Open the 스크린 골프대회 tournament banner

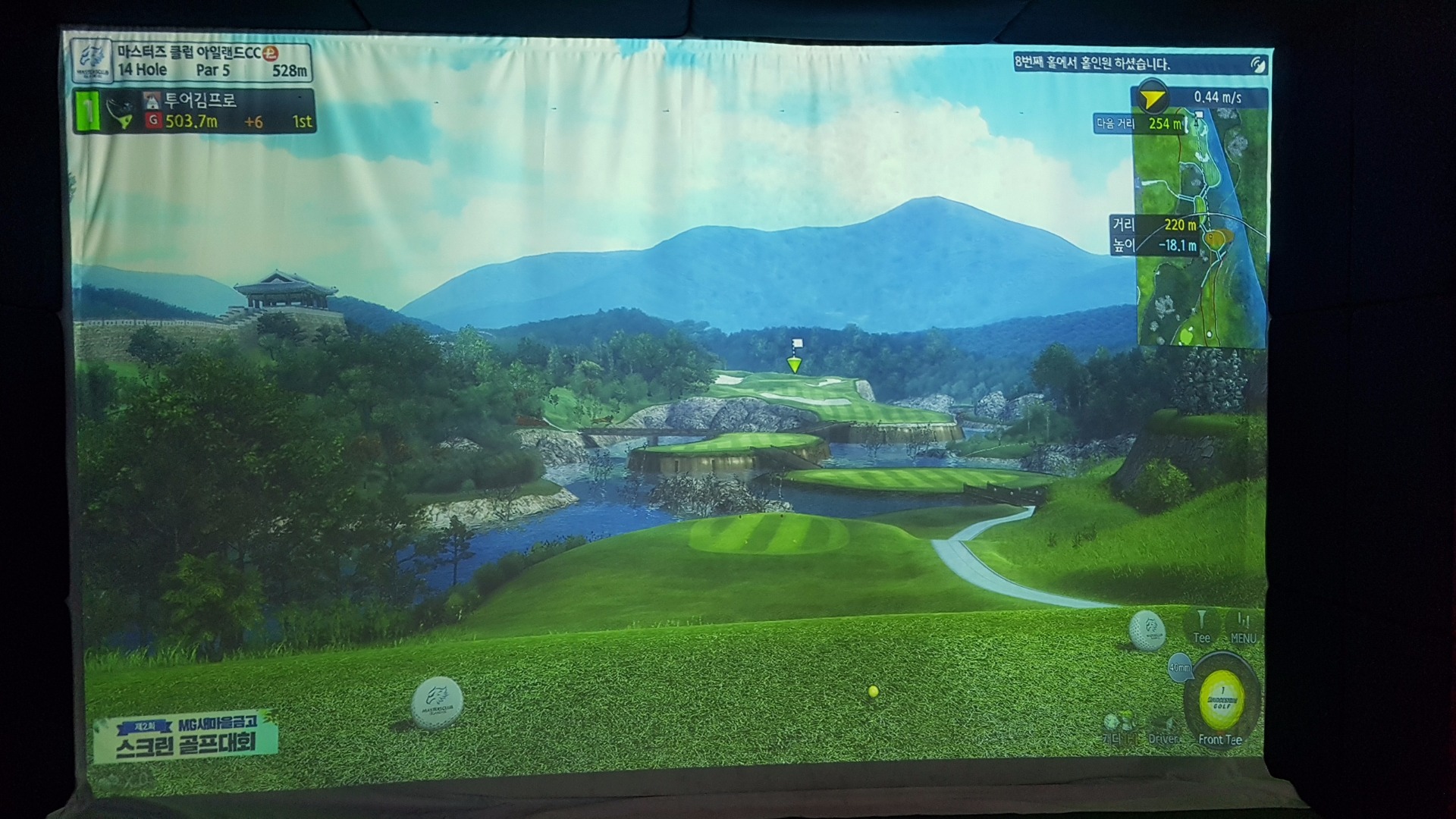click(186, 736)
